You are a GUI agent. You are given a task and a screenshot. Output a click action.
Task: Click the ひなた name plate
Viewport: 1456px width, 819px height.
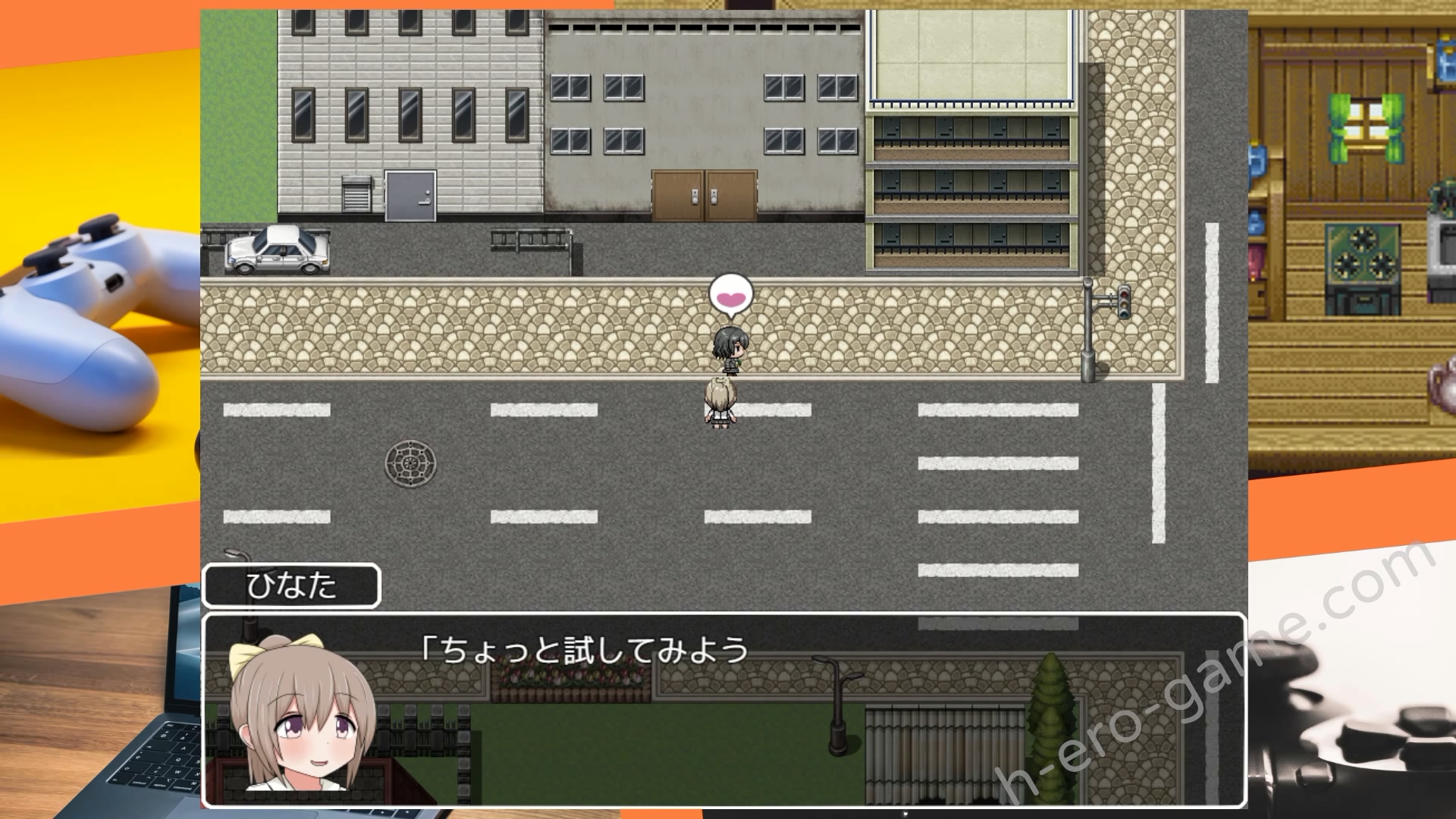tap(294, 586)
